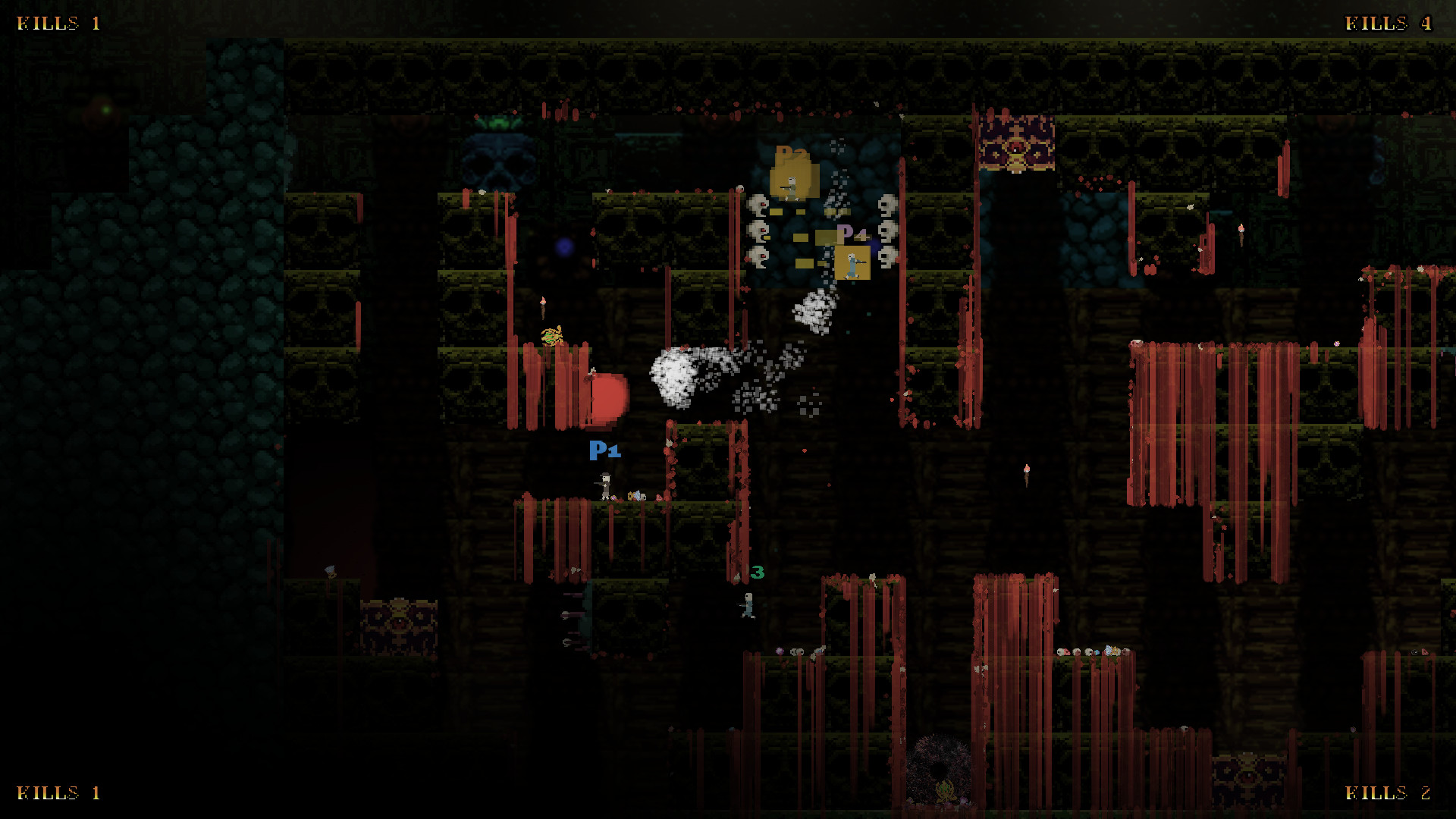
Task: Click a wall skull to the right of P4
Action: tap(887, 229)
